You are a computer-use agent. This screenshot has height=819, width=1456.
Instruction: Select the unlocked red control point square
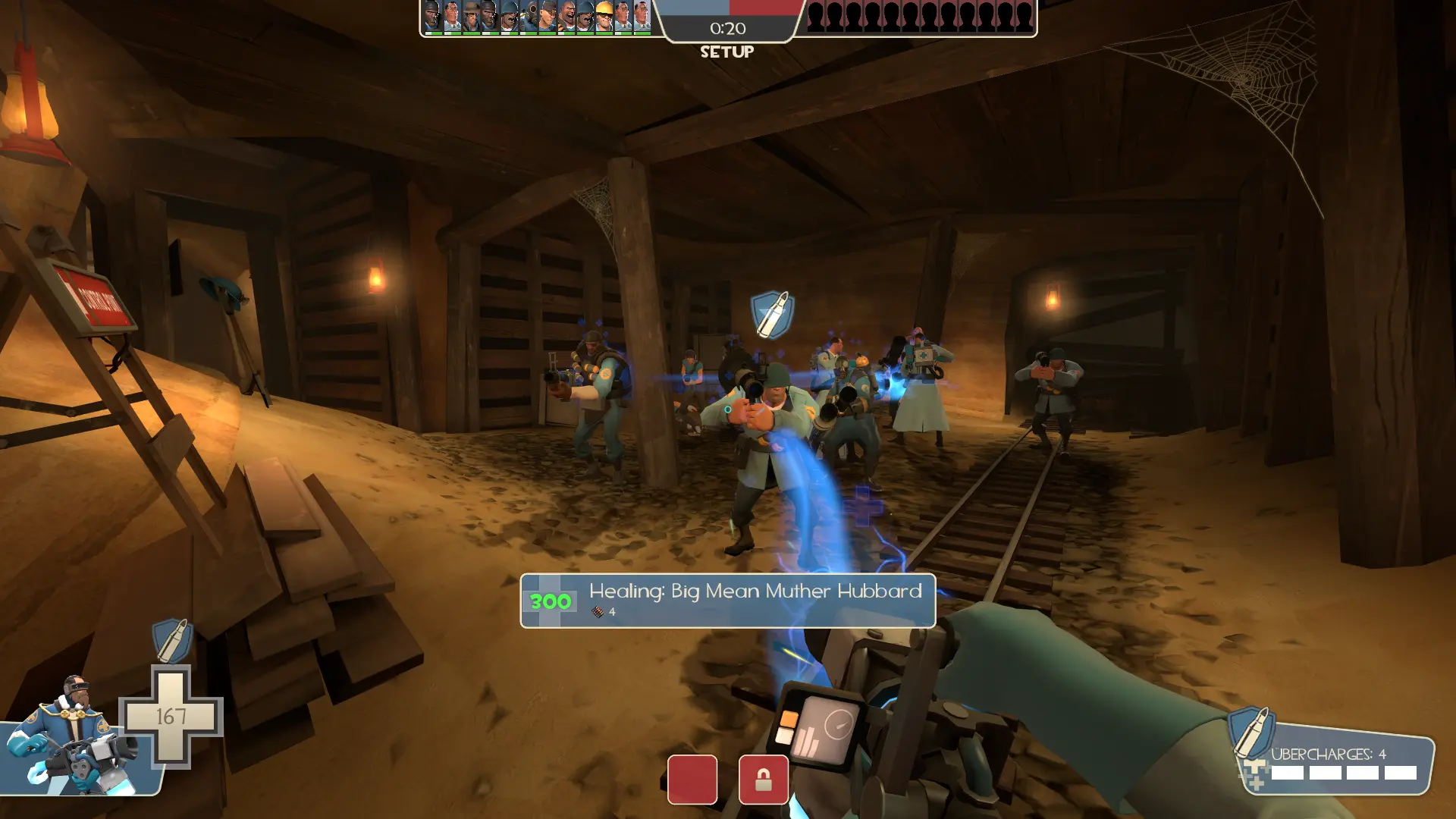click(x=692, y=780)
